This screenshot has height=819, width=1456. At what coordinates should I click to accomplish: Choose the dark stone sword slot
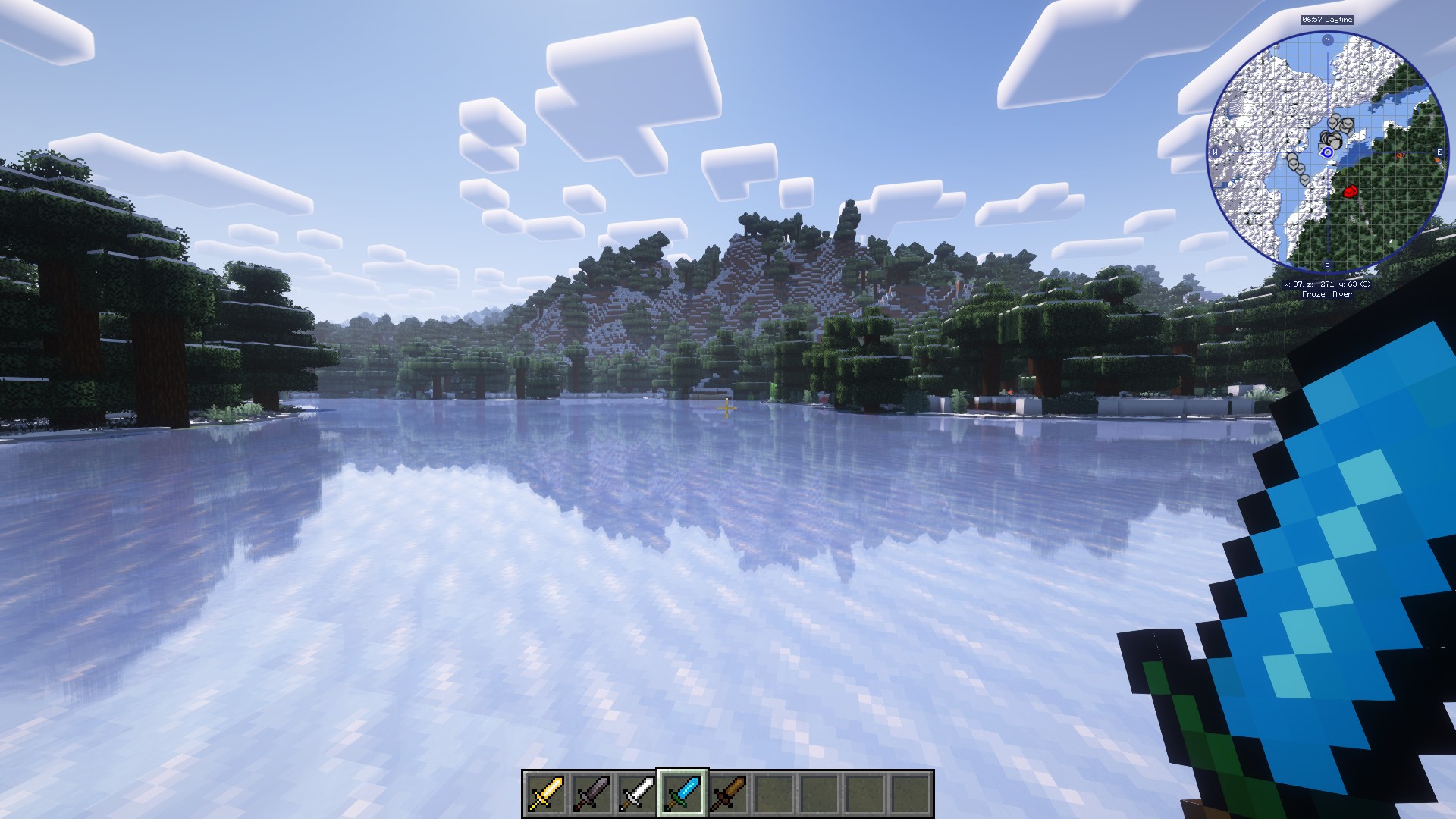[591, 793]
